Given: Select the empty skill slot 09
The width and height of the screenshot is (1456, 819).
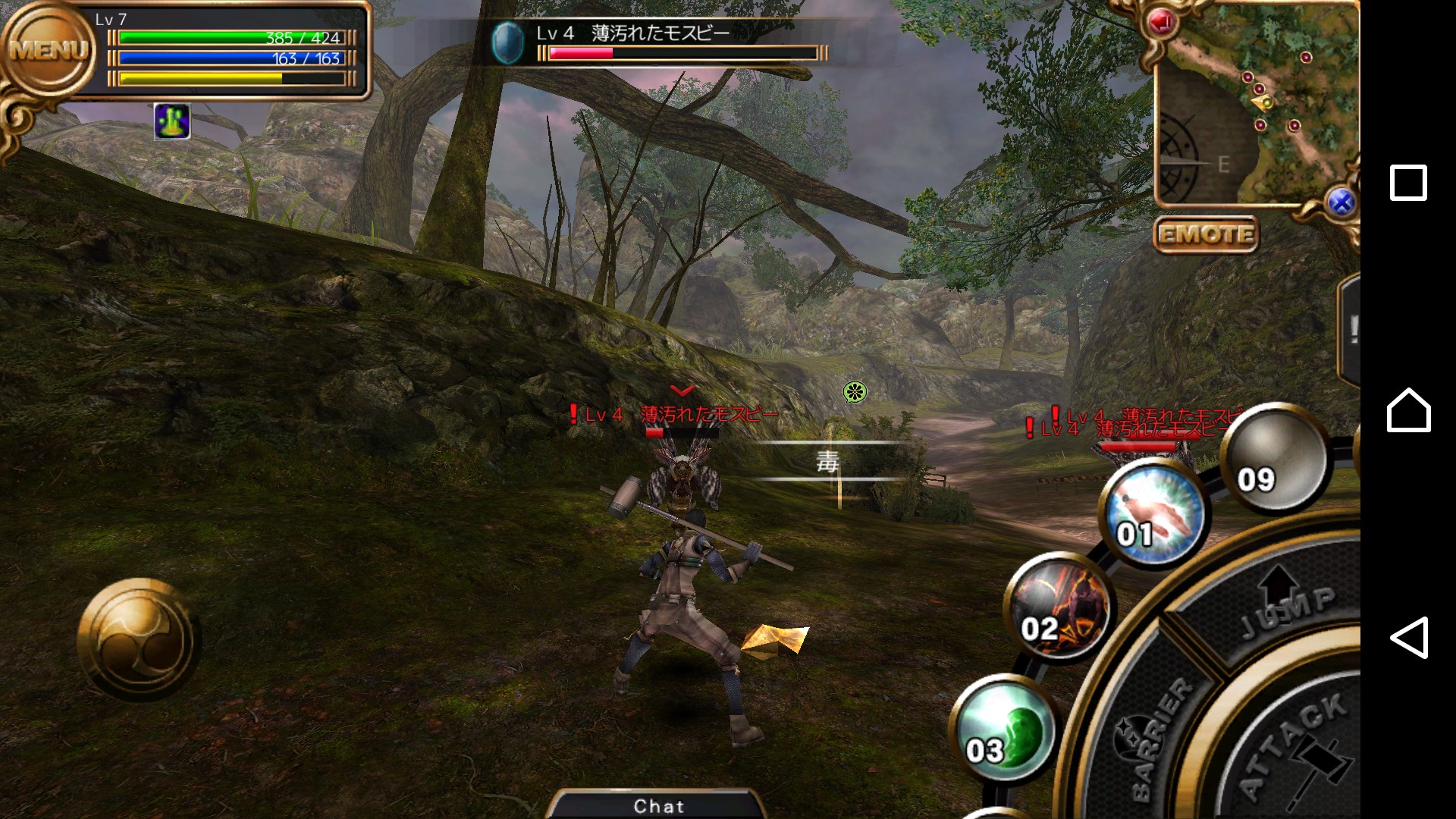Looking at the screenshot, I should 1275,458.
